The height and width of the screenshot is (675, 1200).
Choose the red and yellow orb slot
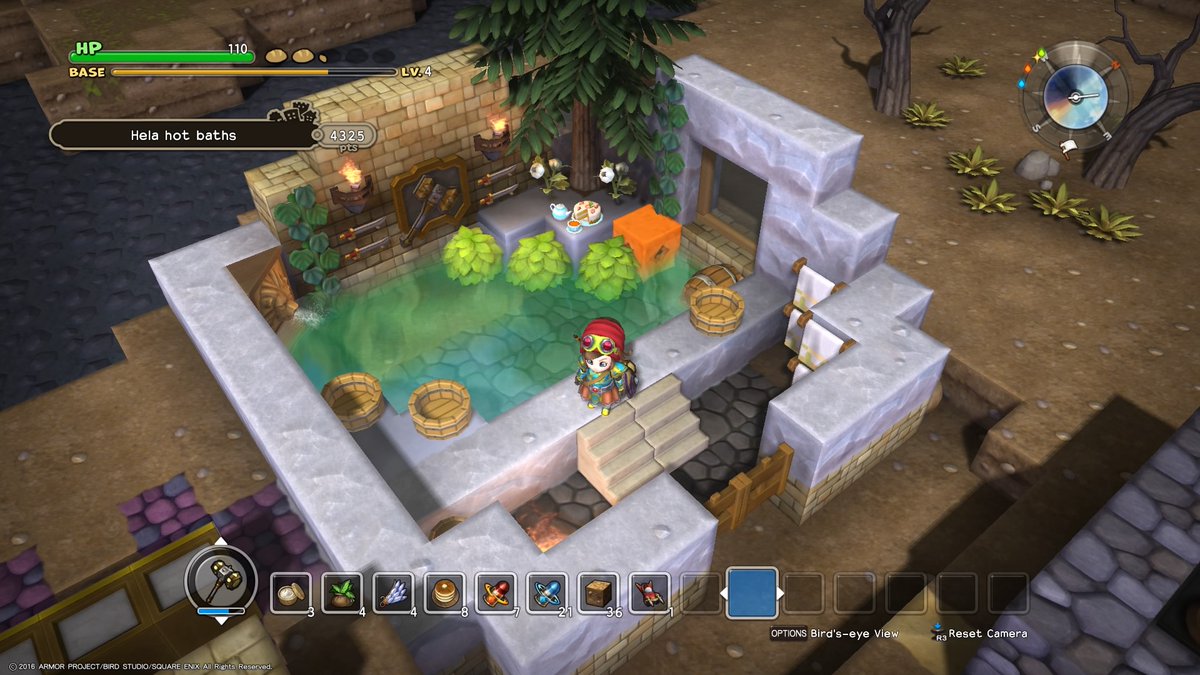click(496, 592)
